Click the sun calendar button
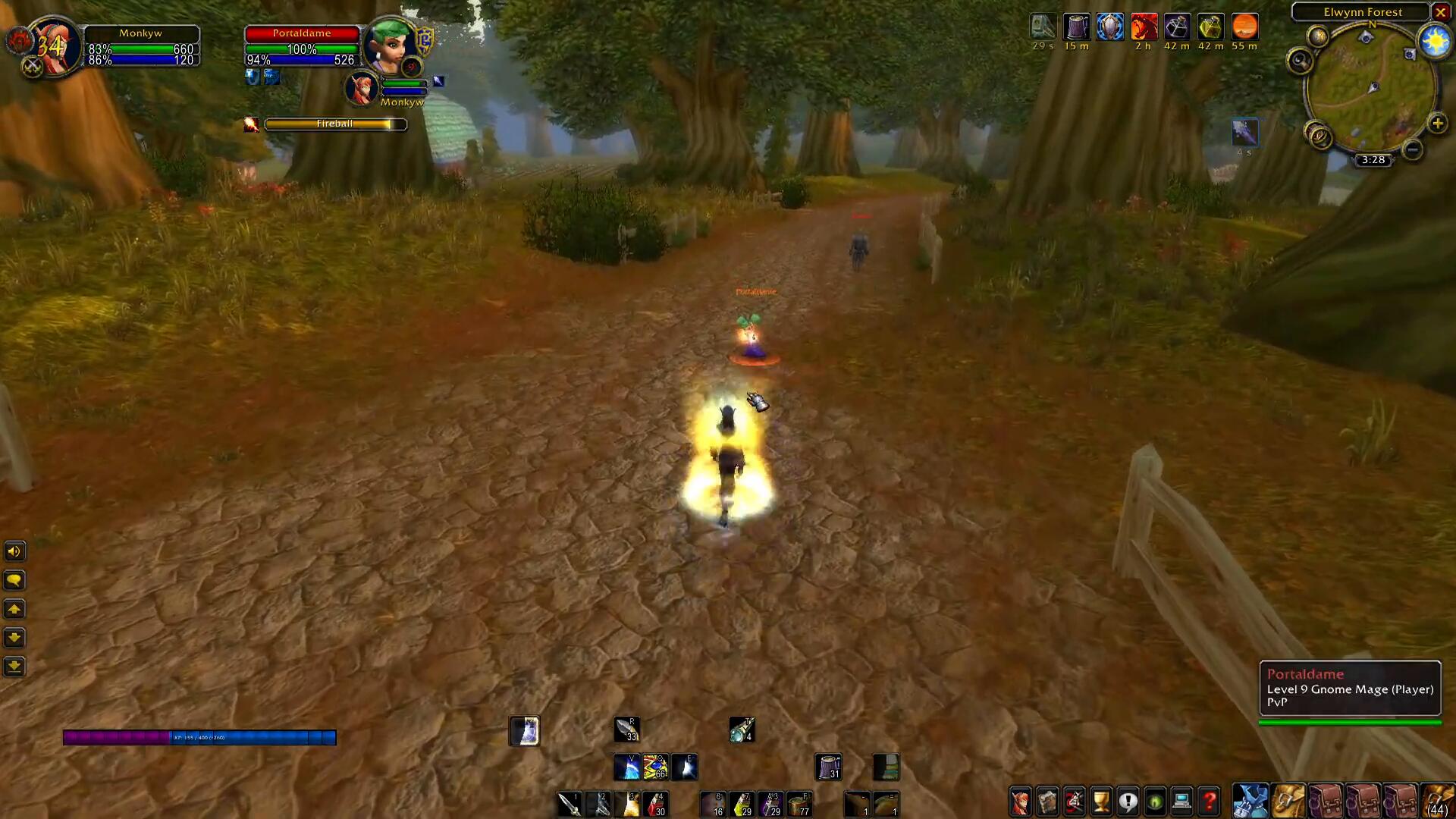 click(x=1435, y=42)
